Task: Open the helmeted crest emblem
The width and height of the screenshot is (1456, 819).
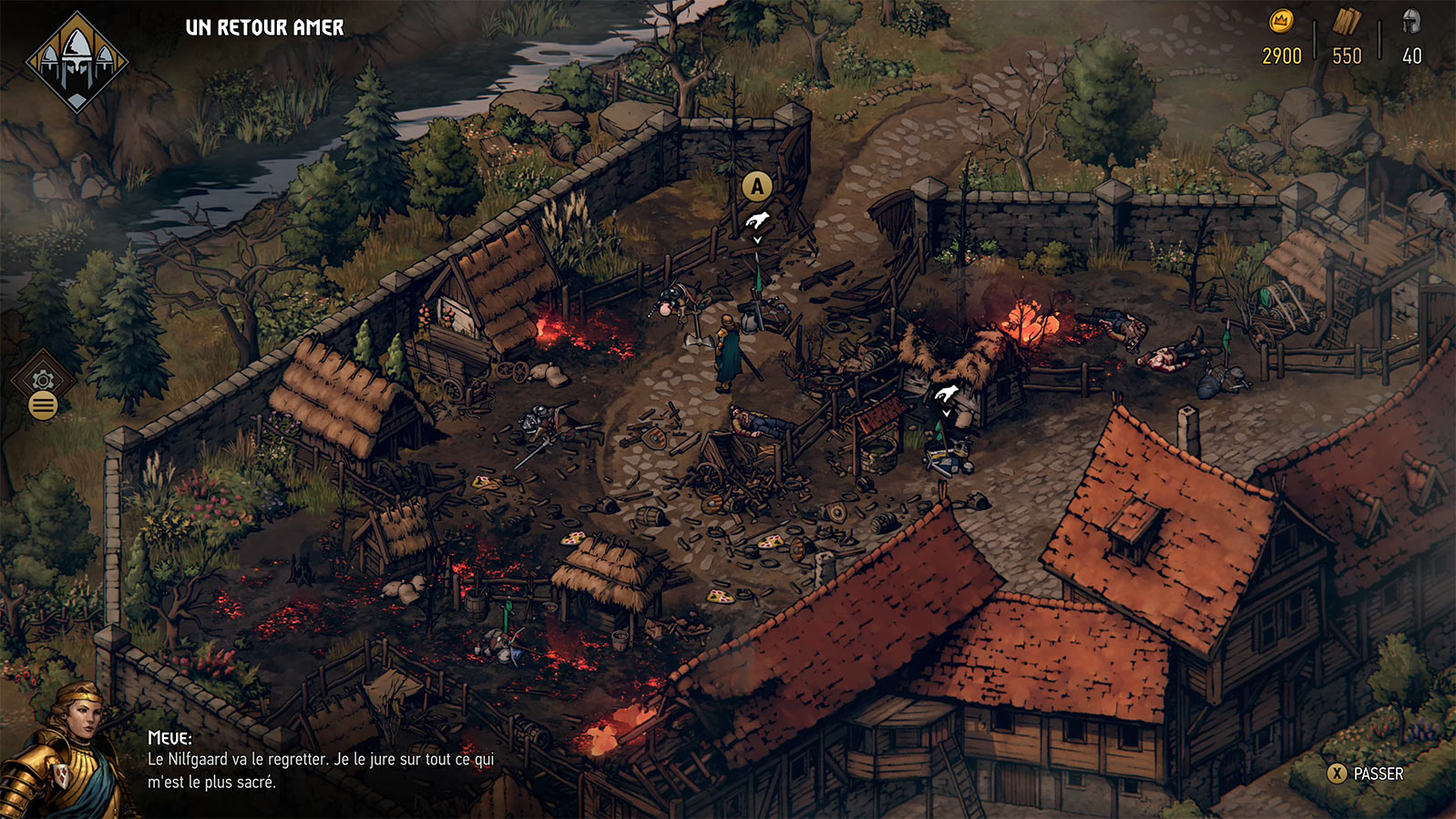Action: 77,62
